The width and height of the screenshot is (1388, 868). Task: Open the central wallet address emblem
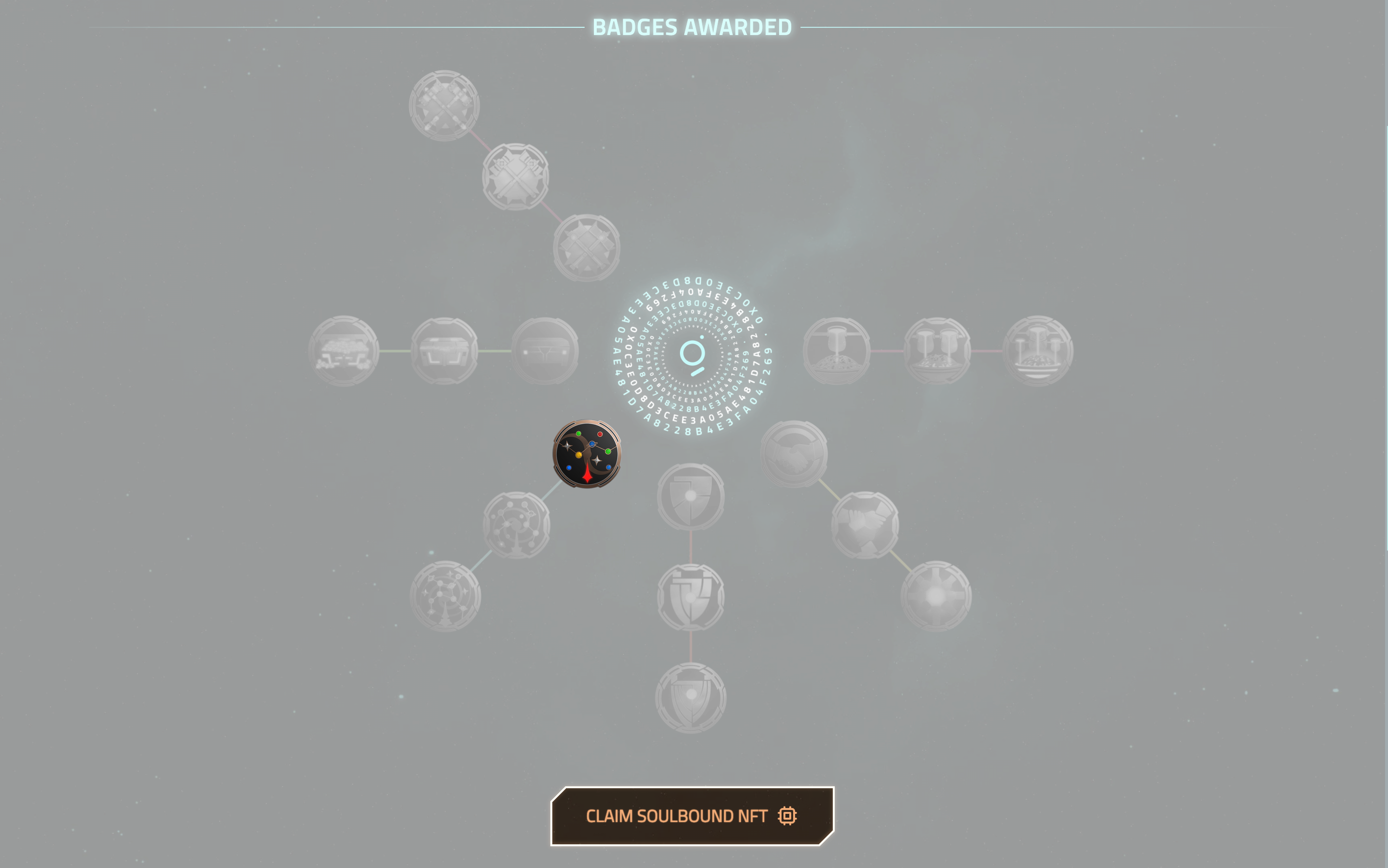(692, 355)
